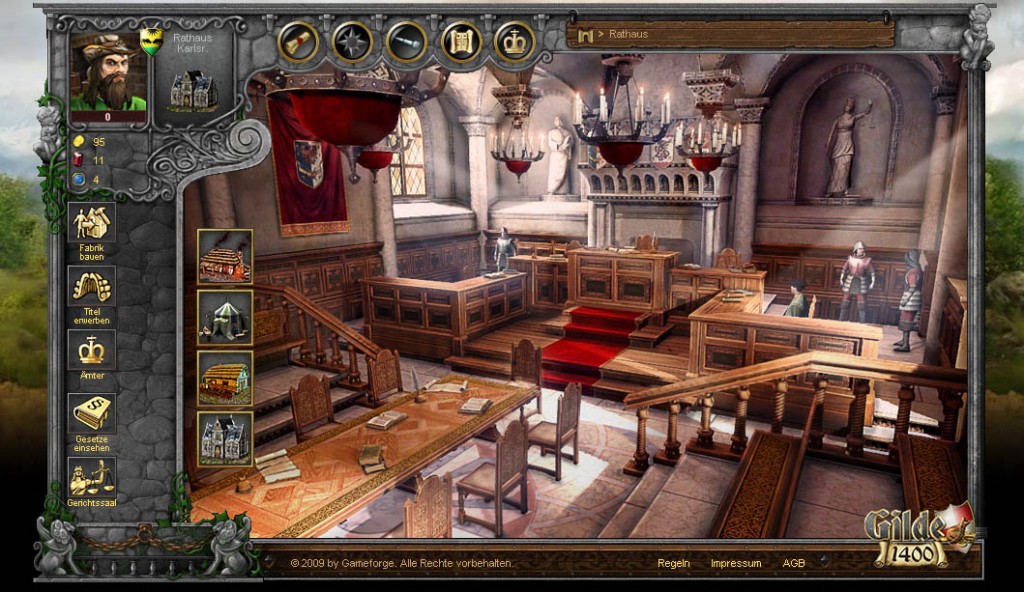Click the bearded character portrait

point(108,72)
